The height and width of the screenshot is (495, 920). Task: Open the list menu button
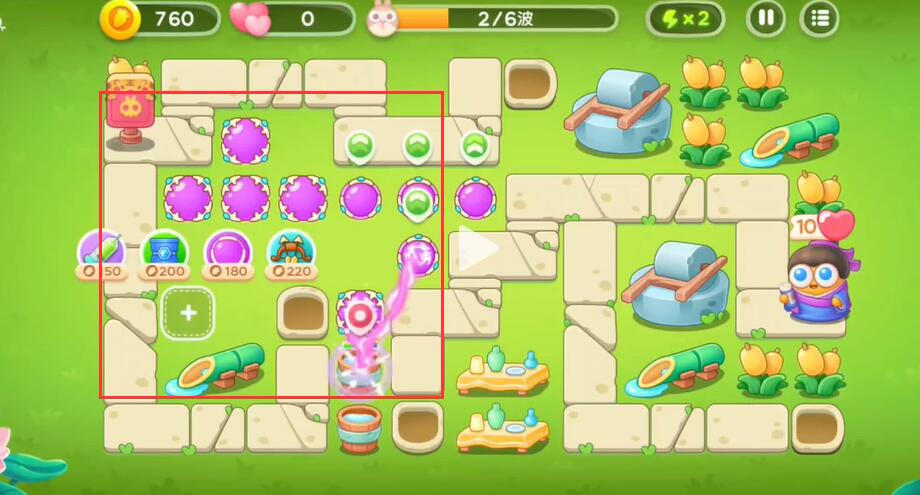tap(821, 18)
